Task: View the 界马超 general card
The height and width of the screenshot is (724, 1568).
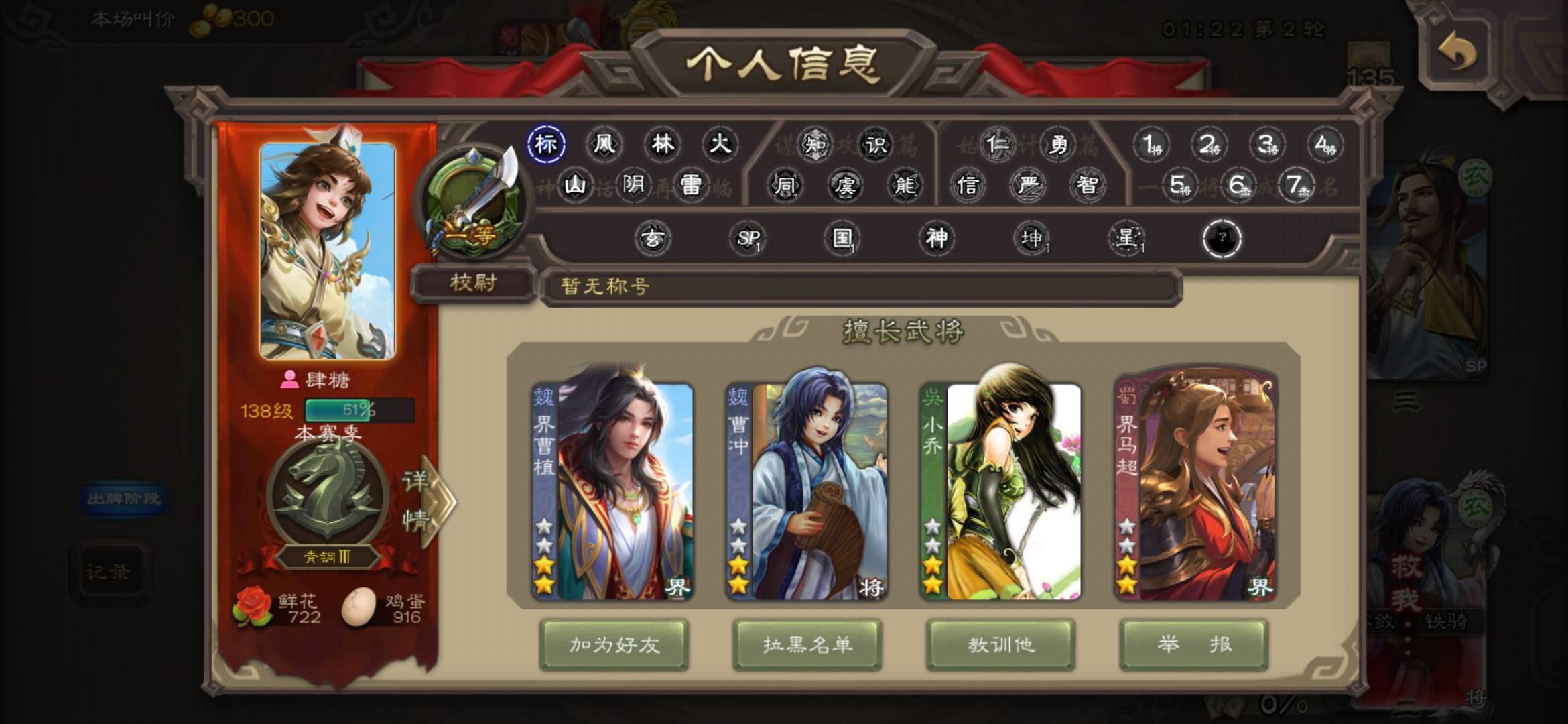Action: tap(1195, 491)
